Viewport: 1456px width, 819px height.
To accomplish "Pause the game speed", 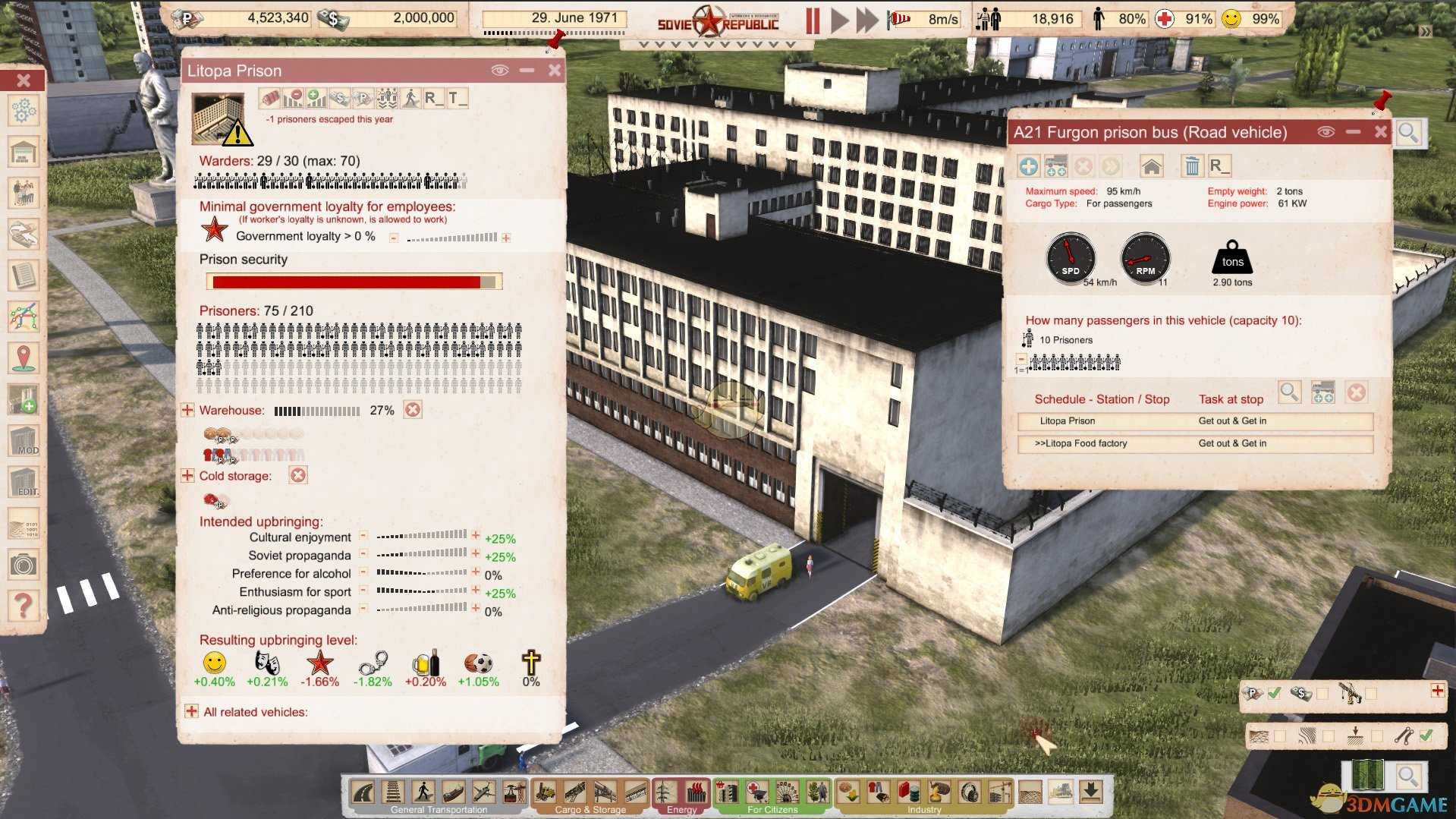I will click(x=813, y=20).
